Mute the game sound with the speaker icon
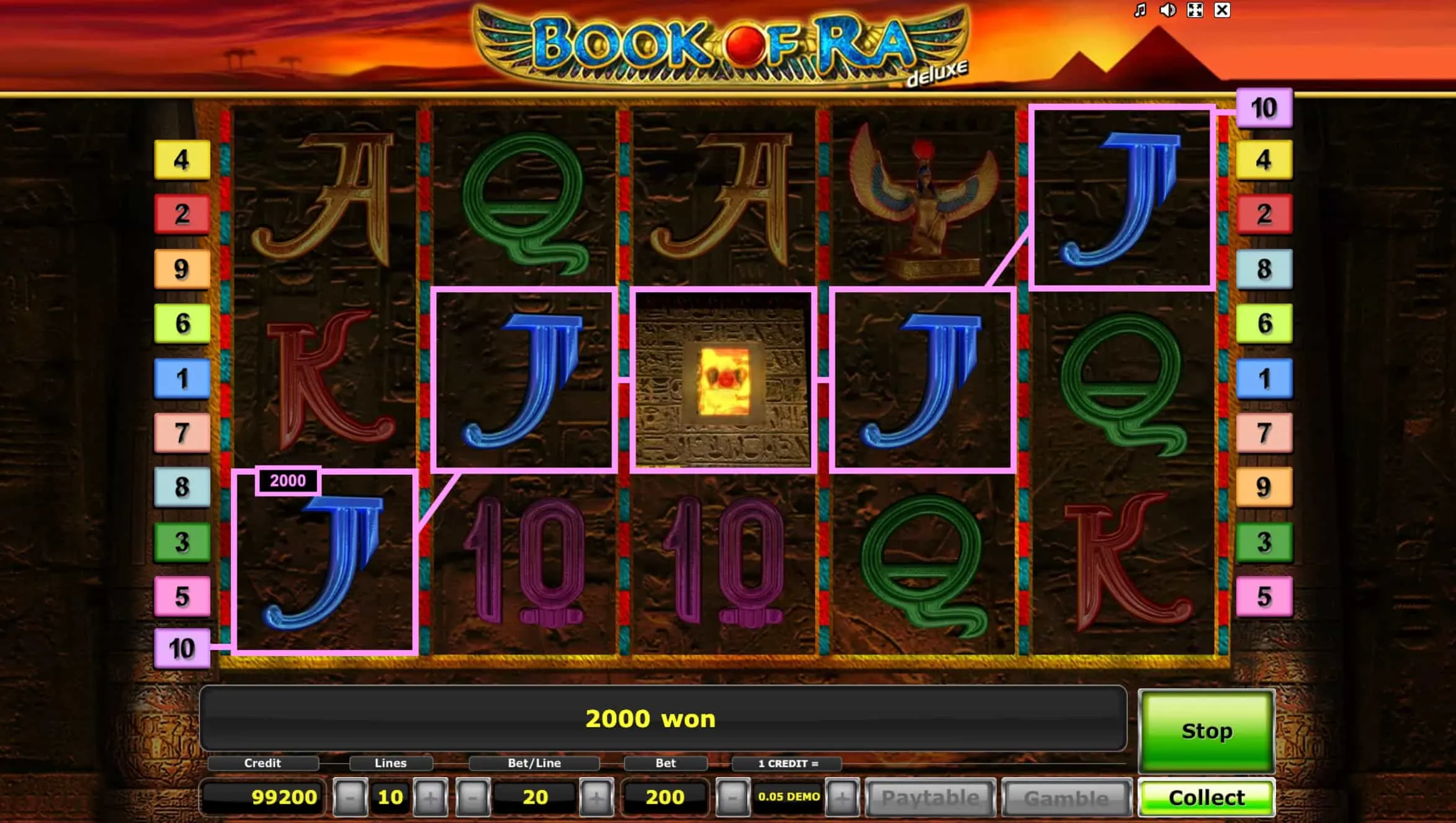 (x=1169, y=10)
